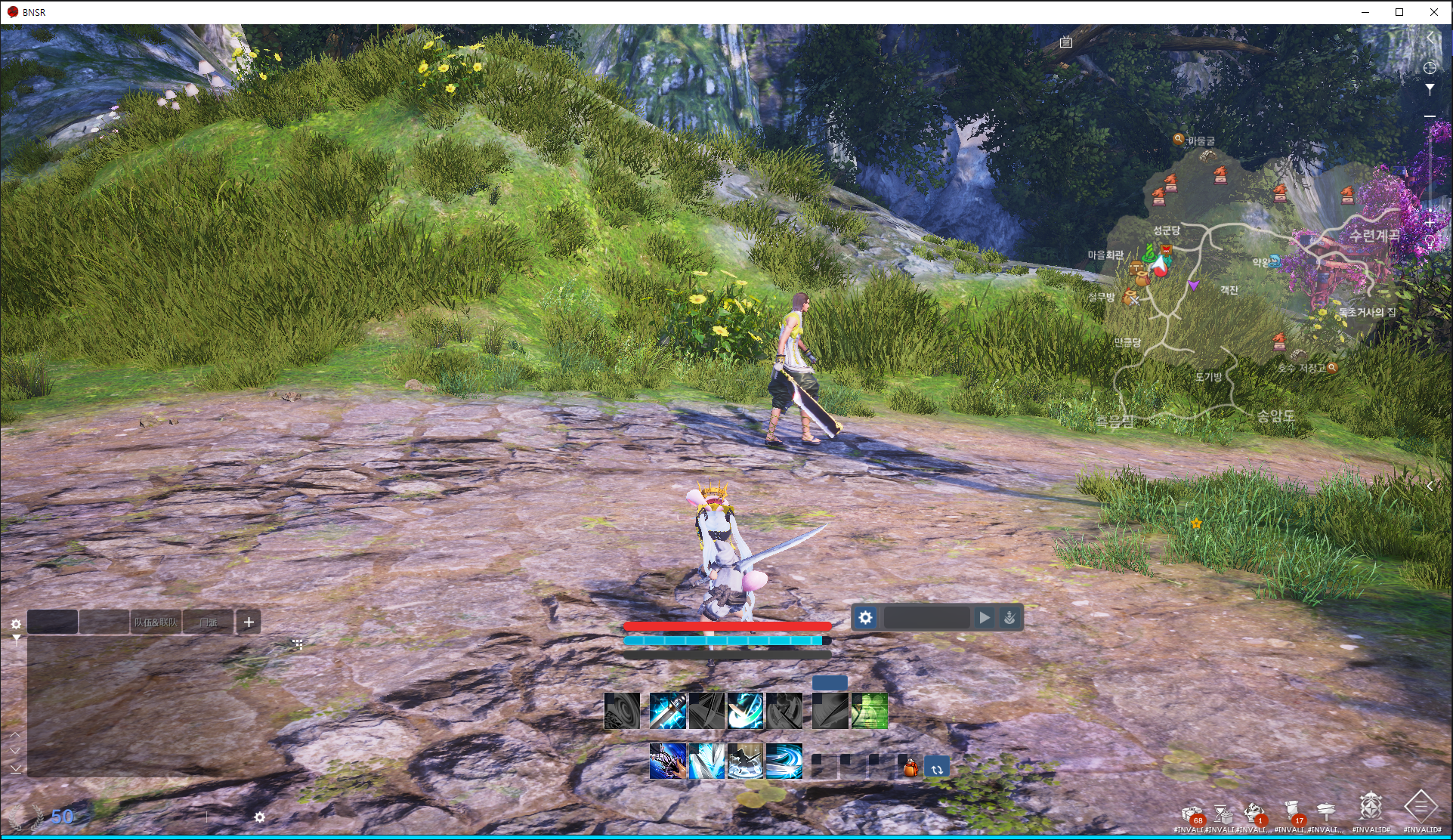Activate the lightning sword skill icon
Viewport: 1453px width, 840px height.
coord(668,711)
